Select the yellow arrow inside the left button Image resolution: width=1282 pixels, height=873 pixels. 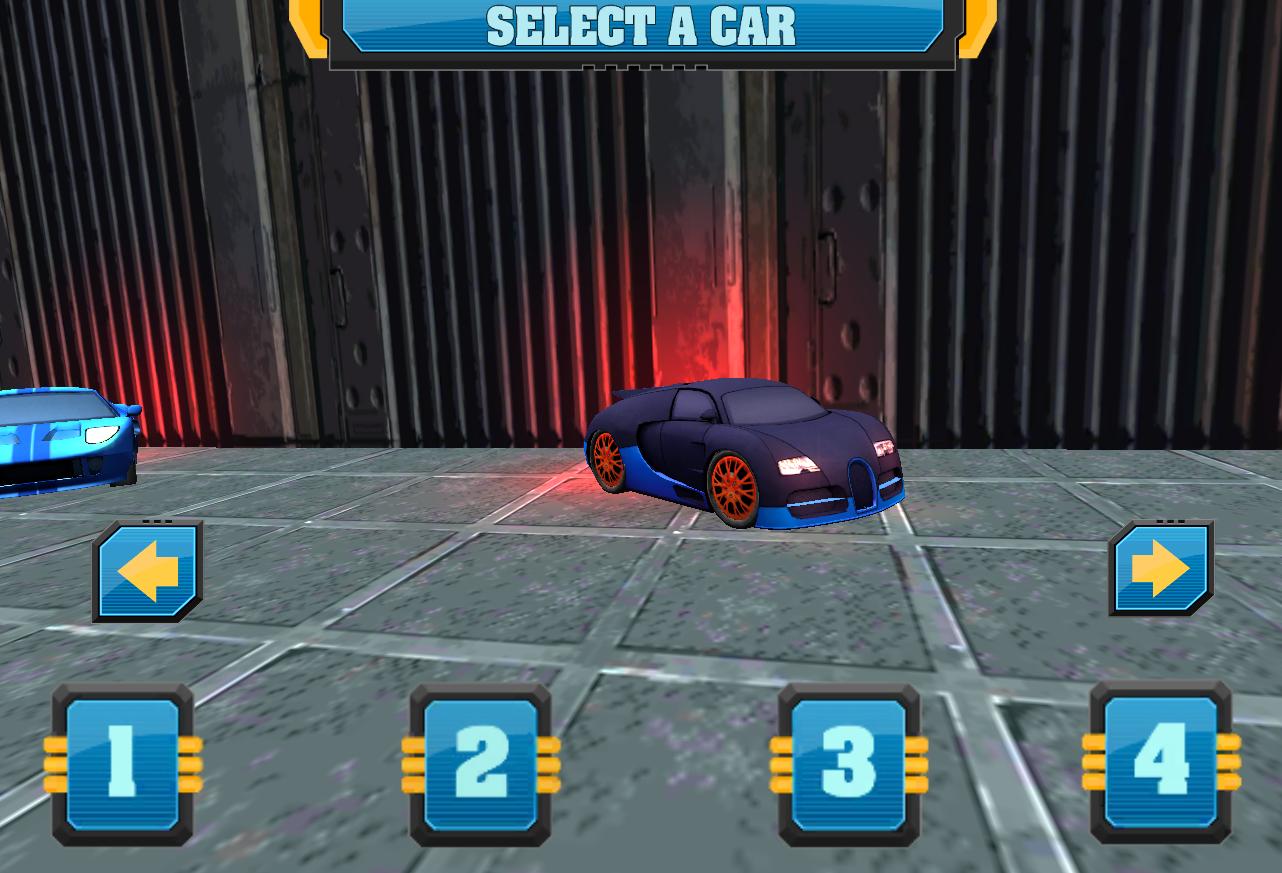(146, 568)
